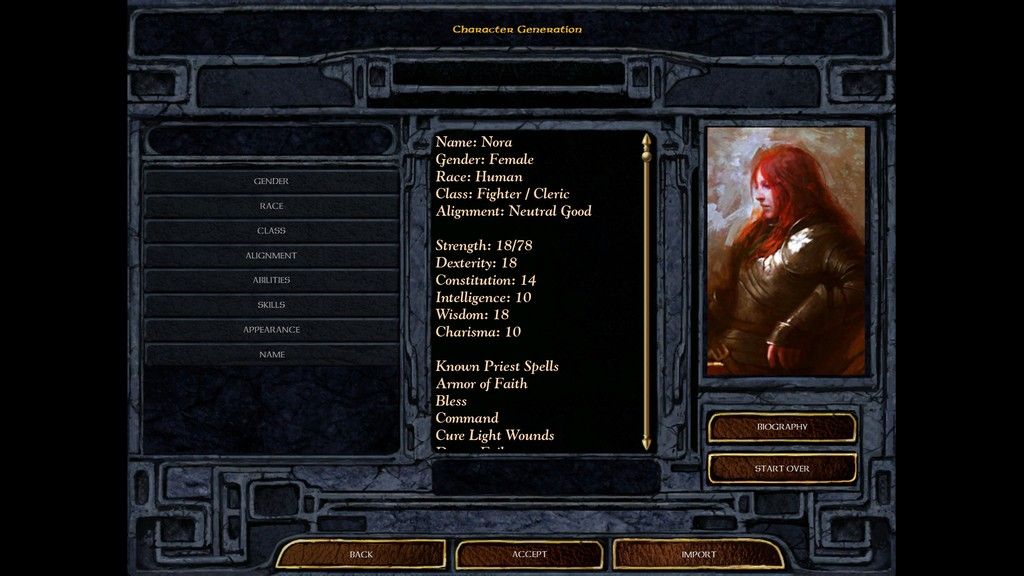Open the Skills step
The height and width of the screenshot is (576, 1024).
271,305
